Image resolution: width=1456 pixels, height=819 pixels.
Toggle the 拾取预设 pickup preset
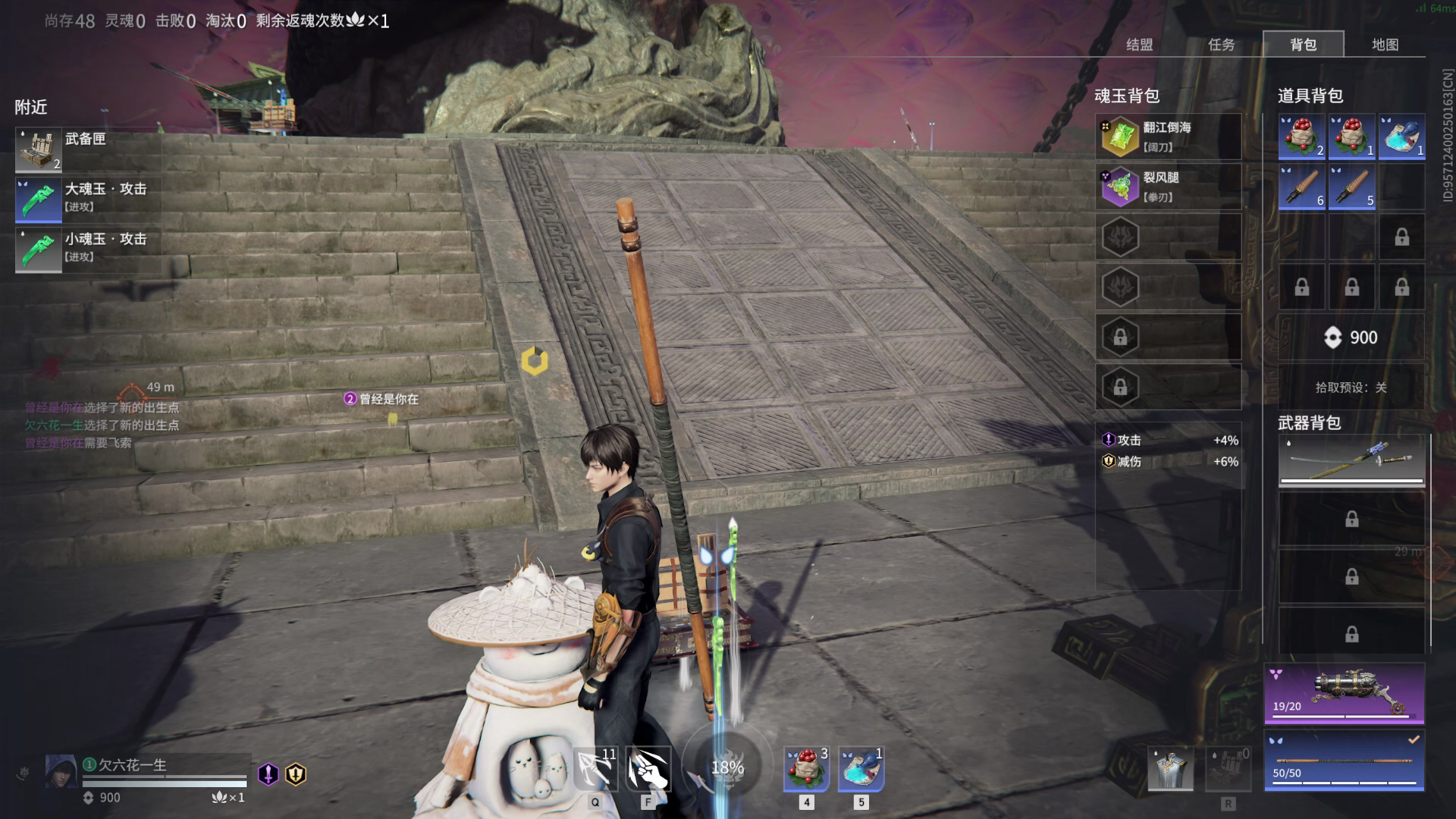coord(1351,388)
